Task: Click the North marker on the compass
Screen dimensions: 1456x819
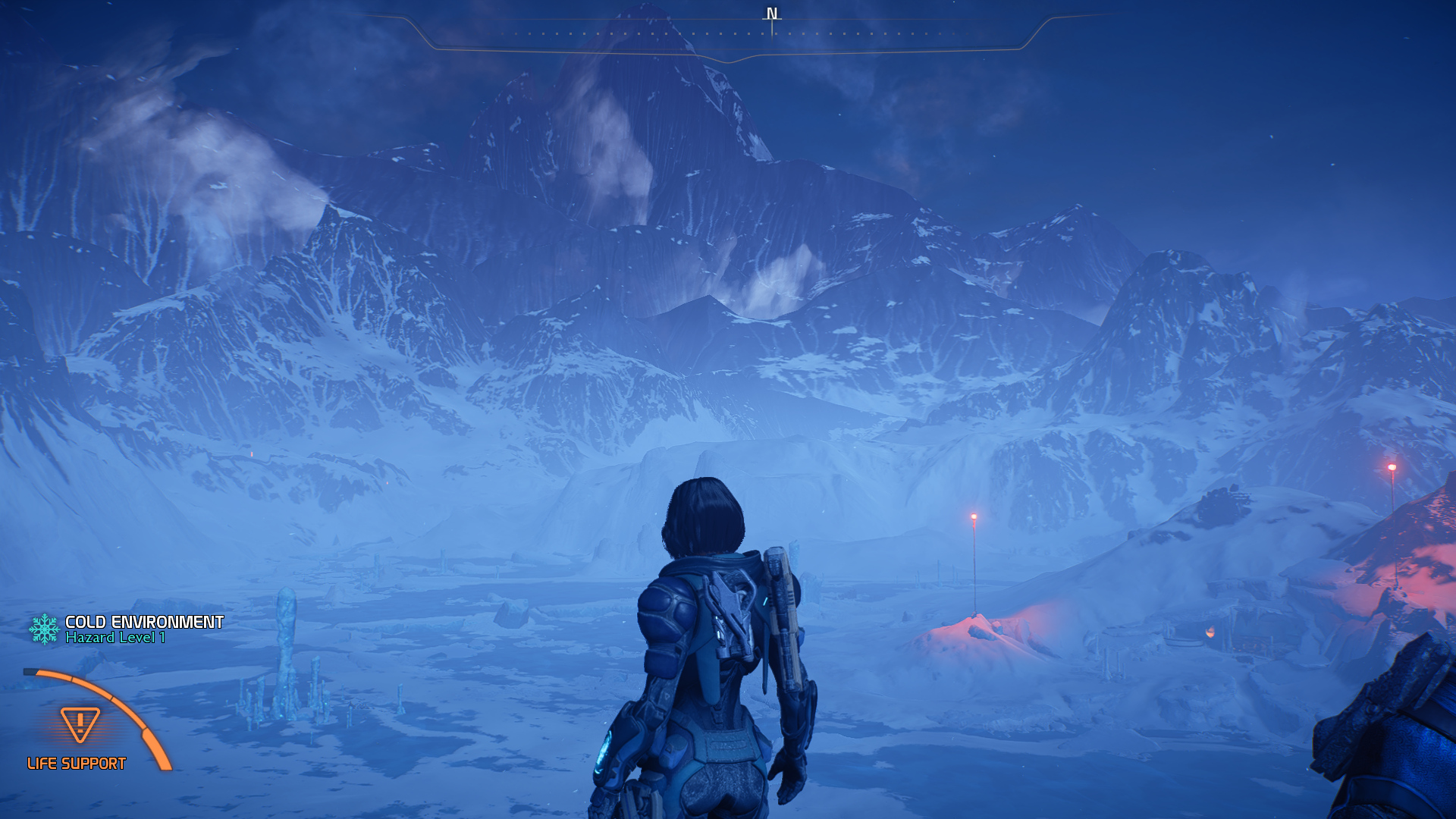Action: [772, 14]
